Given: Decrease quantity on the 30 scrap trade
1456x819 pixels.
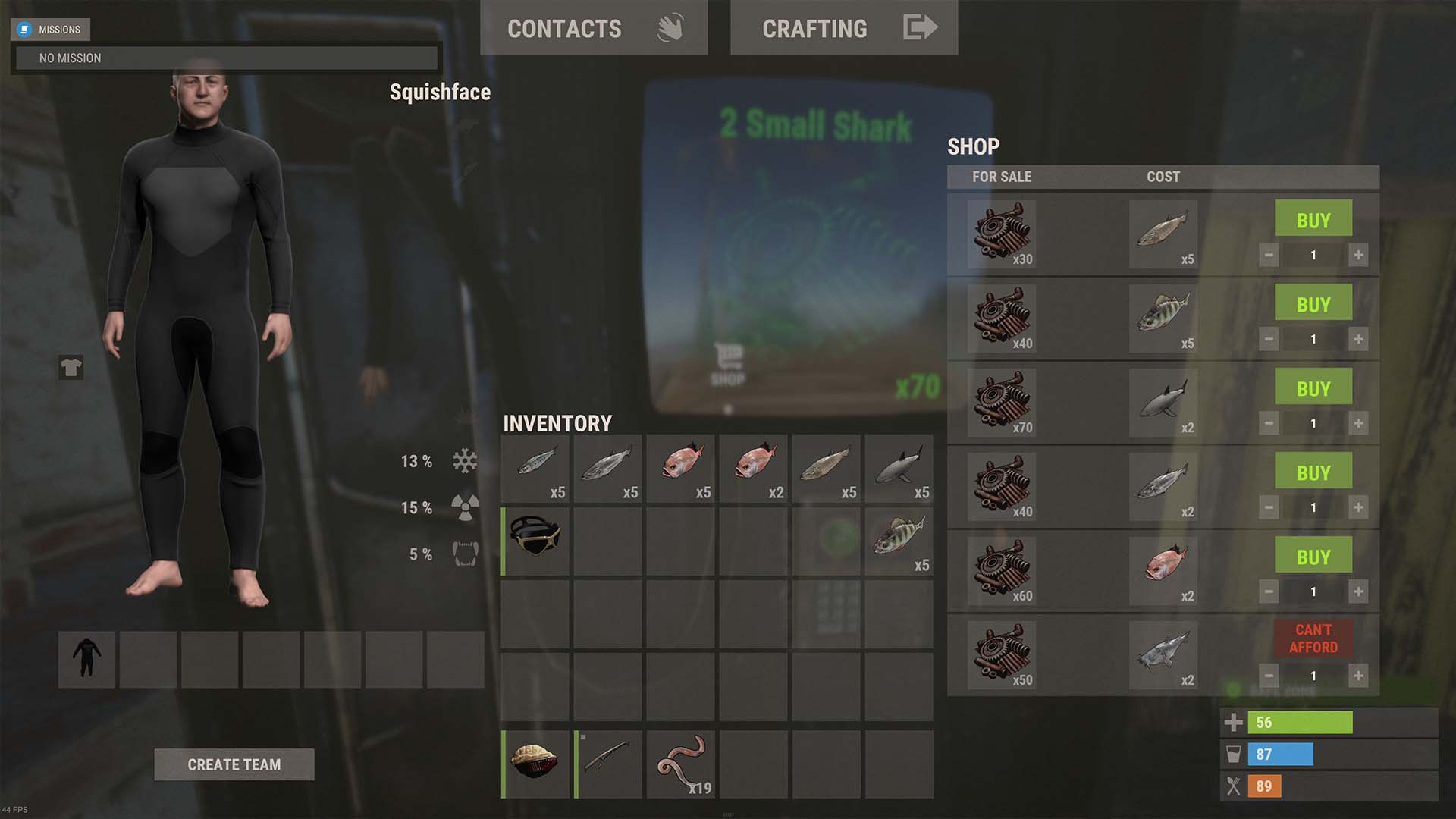Looking at the screenshot, I should click(x=1269, y=255).
